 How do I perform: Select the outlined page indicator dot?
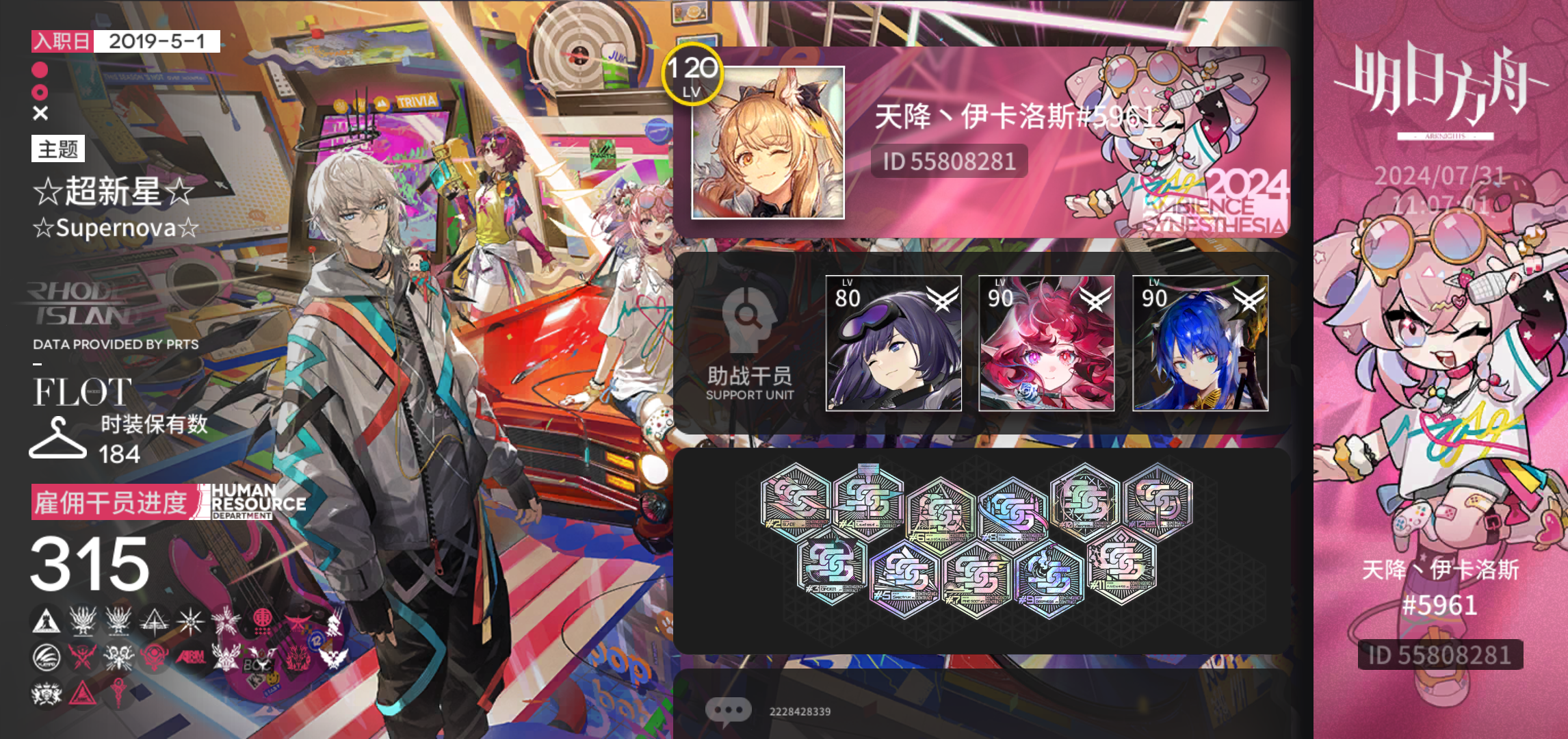click(x=41, y=91)
